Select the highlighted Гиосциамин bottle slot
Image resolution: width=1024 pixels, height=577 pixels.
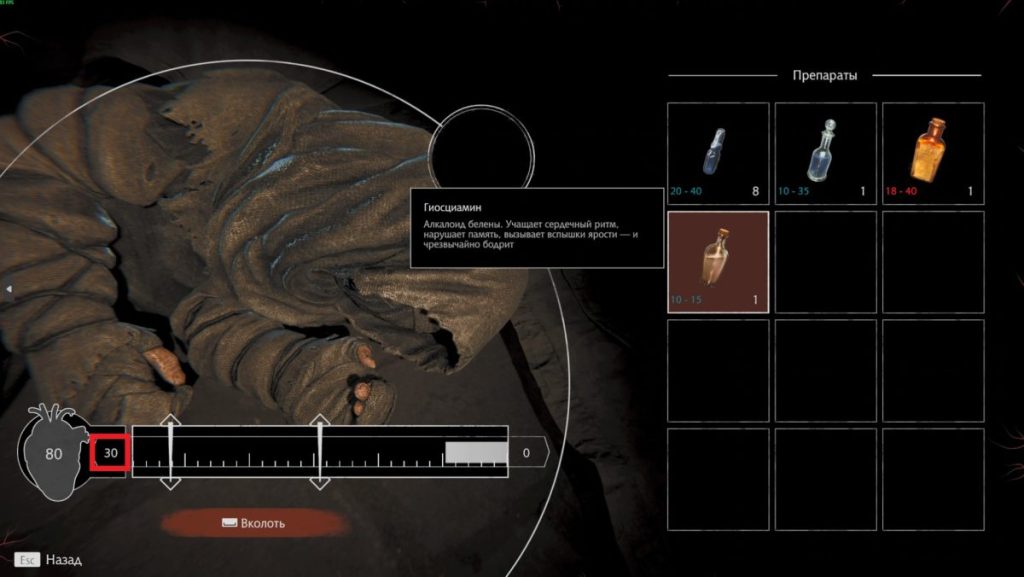click(718, 261)
